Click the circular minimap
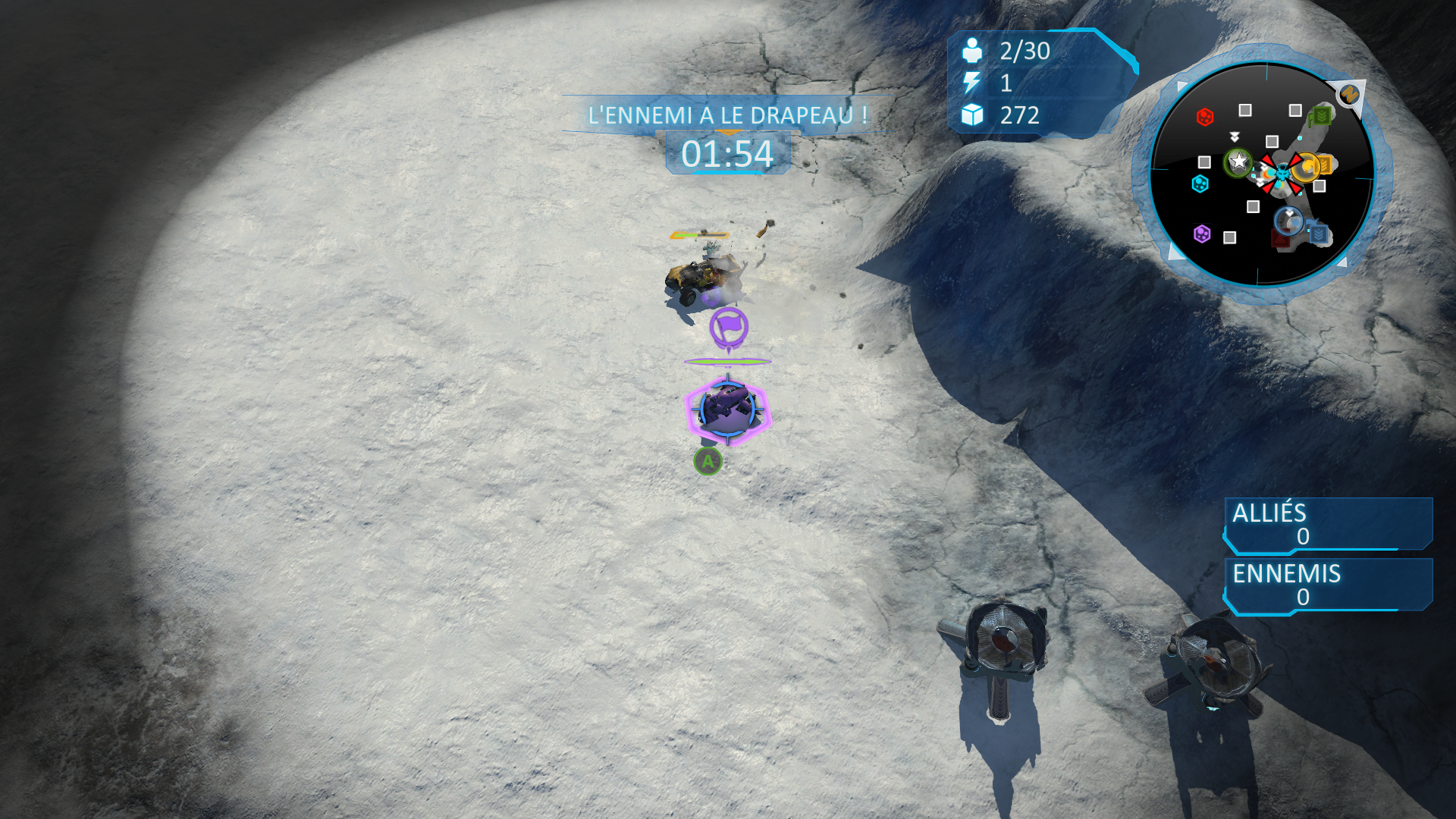1456x819 pixels. click(1262, 174)
